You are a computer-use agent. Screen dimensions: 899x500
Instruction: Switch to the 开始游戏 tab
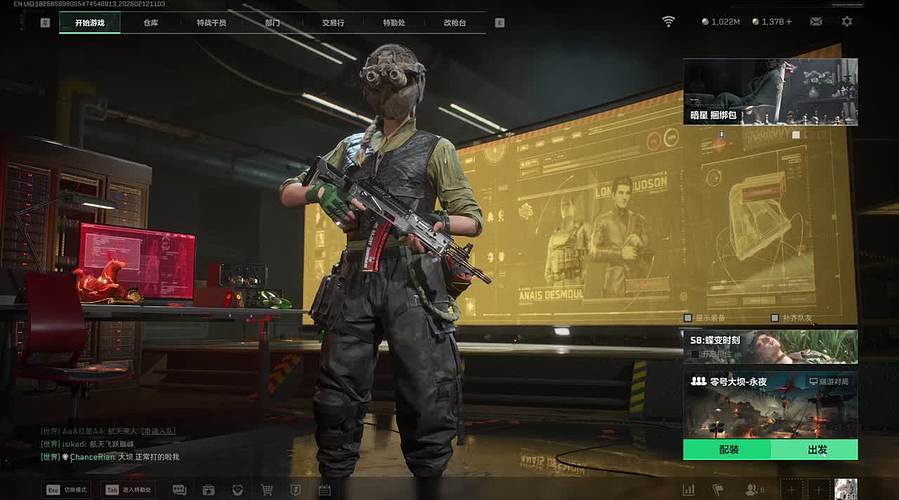click(89, 22)
